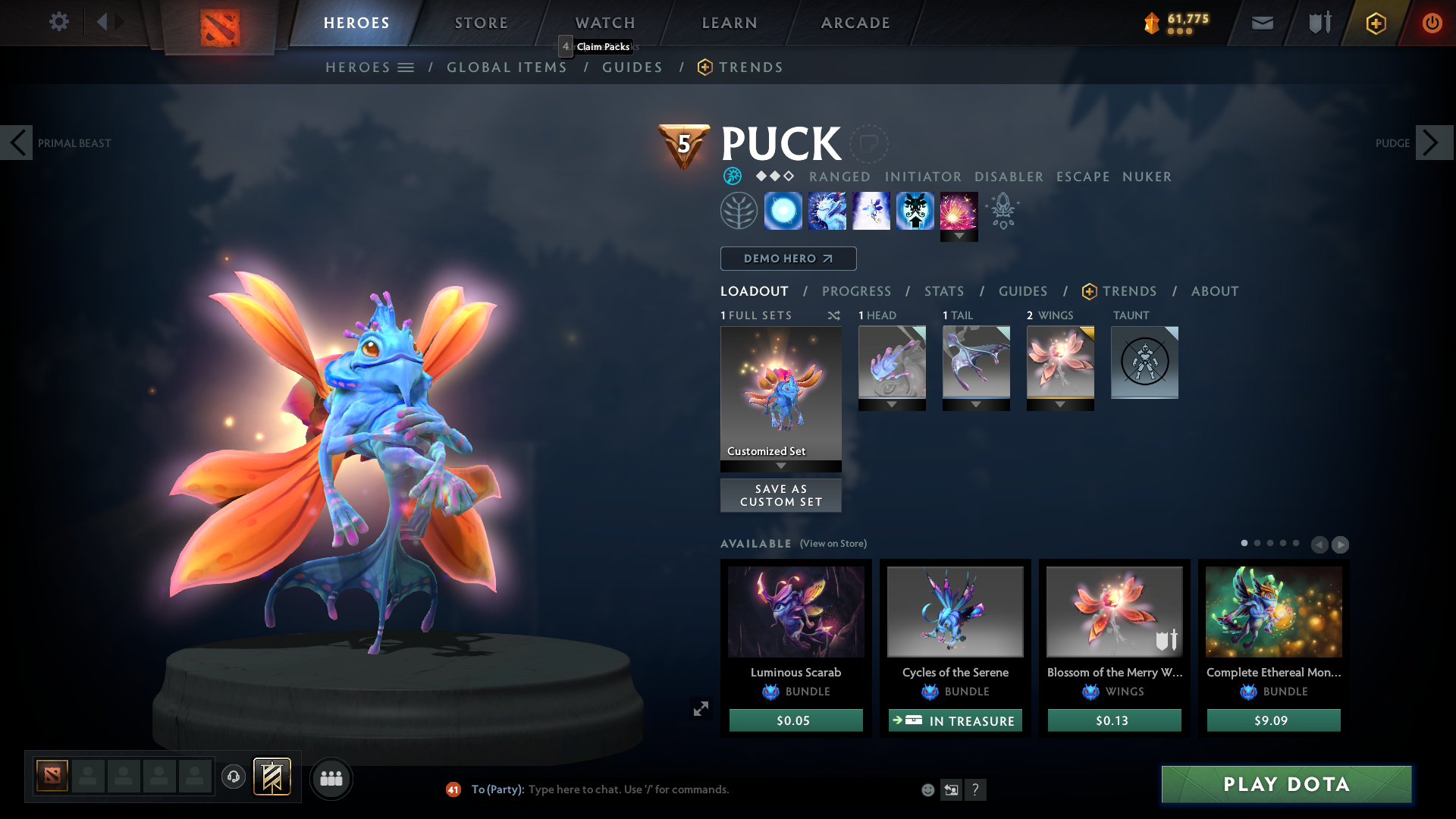1456x819 pixels.
Task: Expand the Wings slot item dropdown arrow
Action: [x=1060, y=405]
